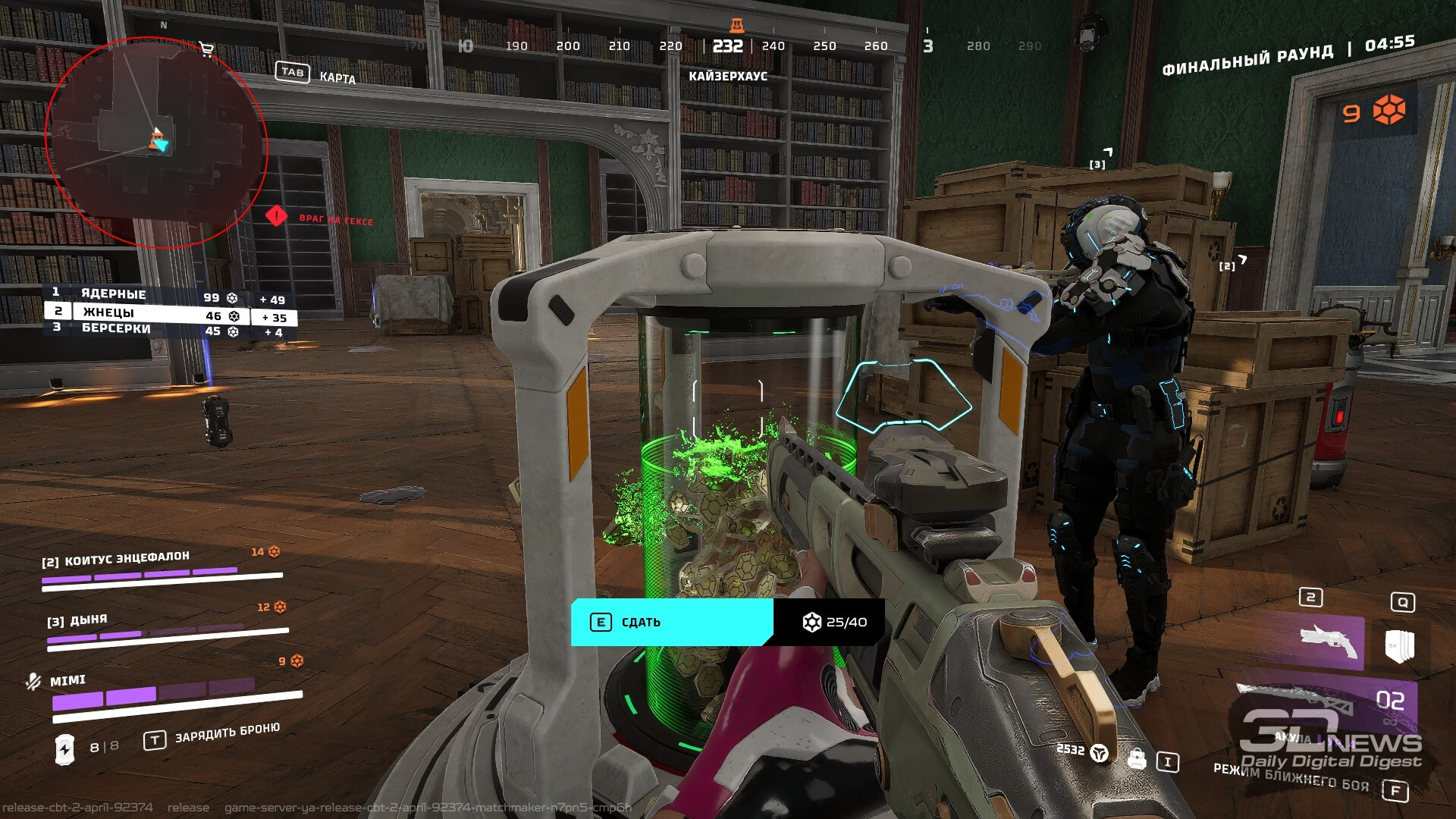
Task: Click the shopping cart icon beside minimap
Action: point(206,50)
